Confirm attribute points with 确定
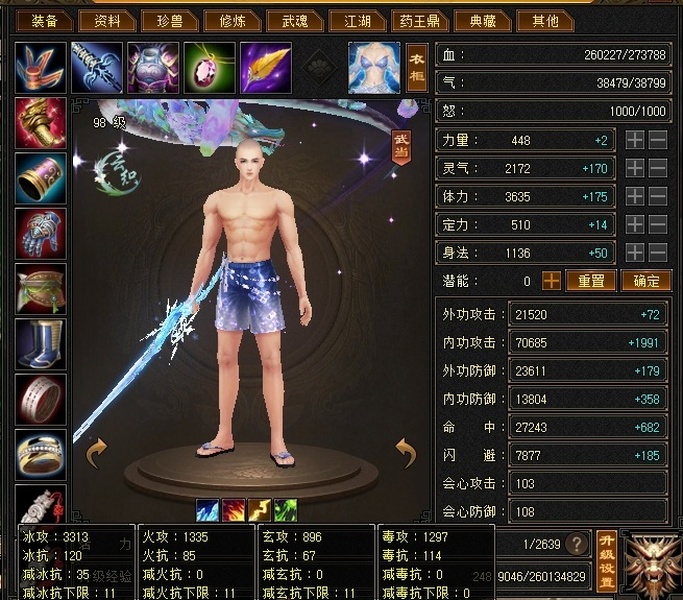 645,281
